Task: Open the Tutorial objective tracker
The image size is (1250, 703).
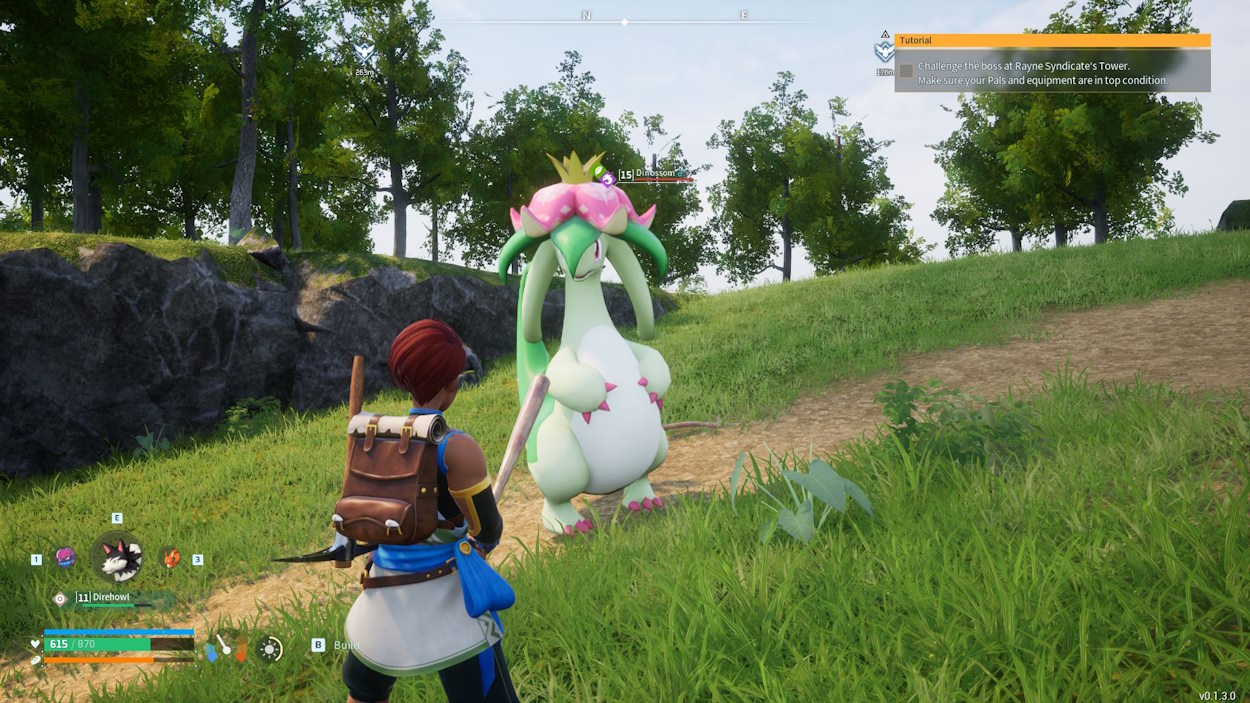Action: 1052,40
